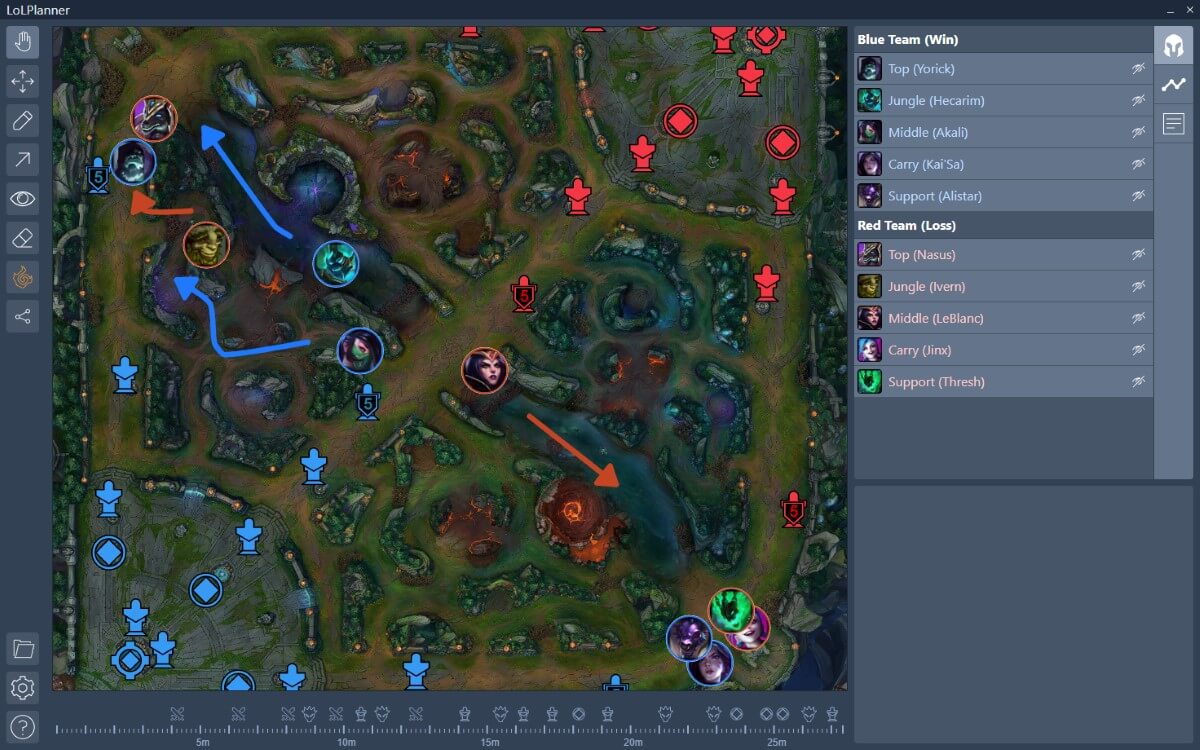Show help with the question mark button
Image resolution: width=1200 pixels, height=750 pixels.
click(x=23, y=726)
